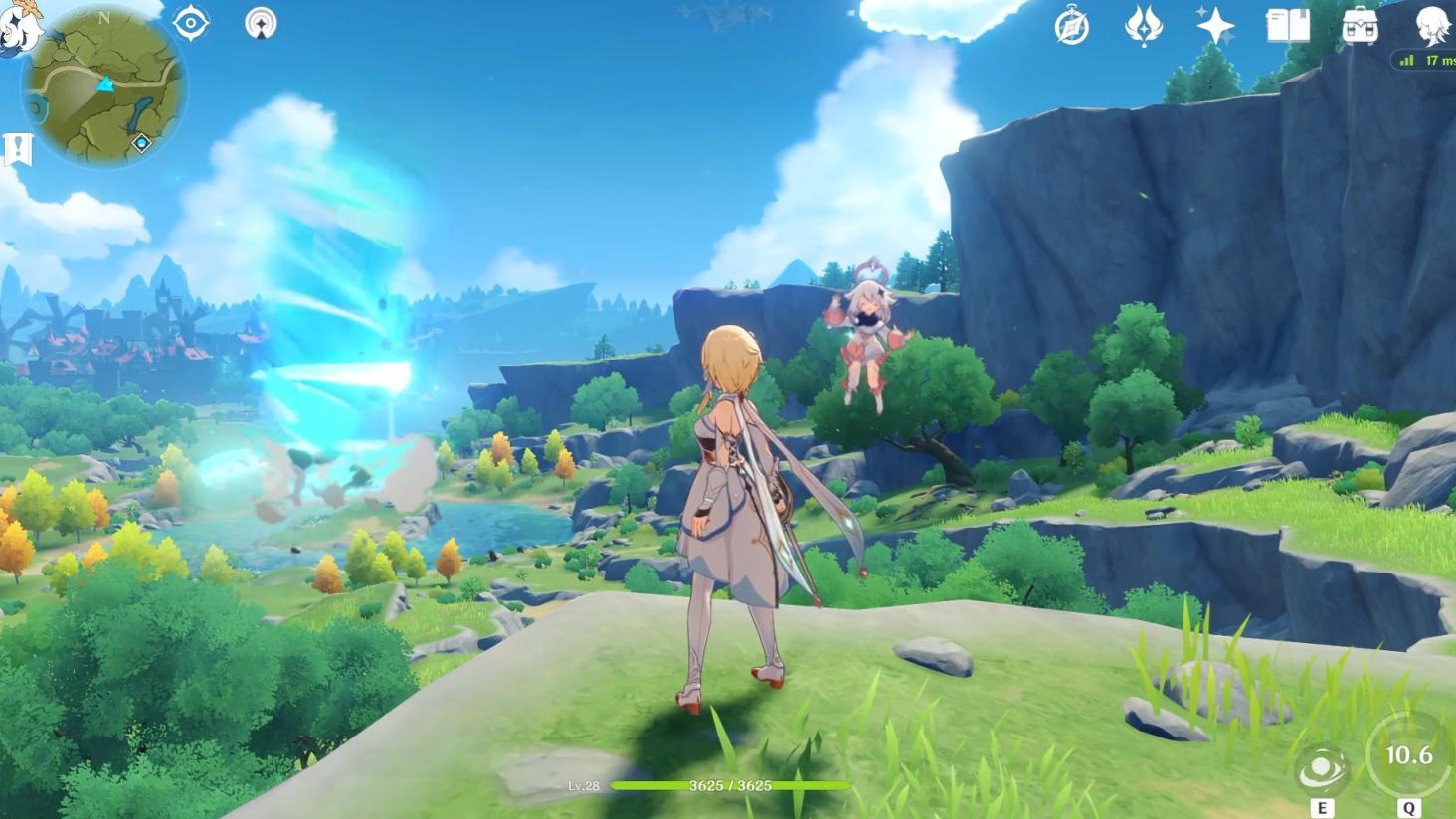1456x819 pixels.
Task: Activate the Elemental Skill swirl icon
Action: pyautogui.click(x=1322, y=769)
